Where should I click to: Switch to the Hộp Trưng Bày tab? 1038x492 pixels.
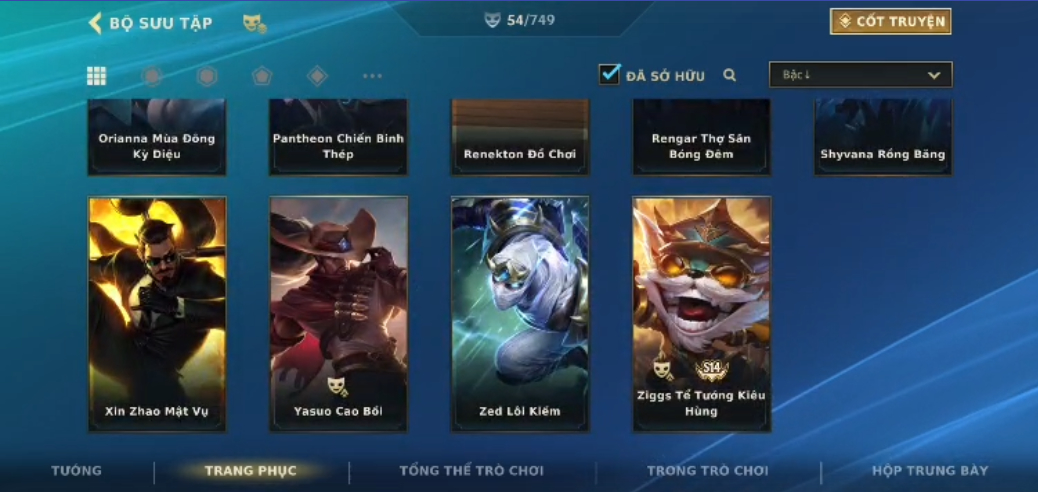pyautogui.click(x=930, y=471)
